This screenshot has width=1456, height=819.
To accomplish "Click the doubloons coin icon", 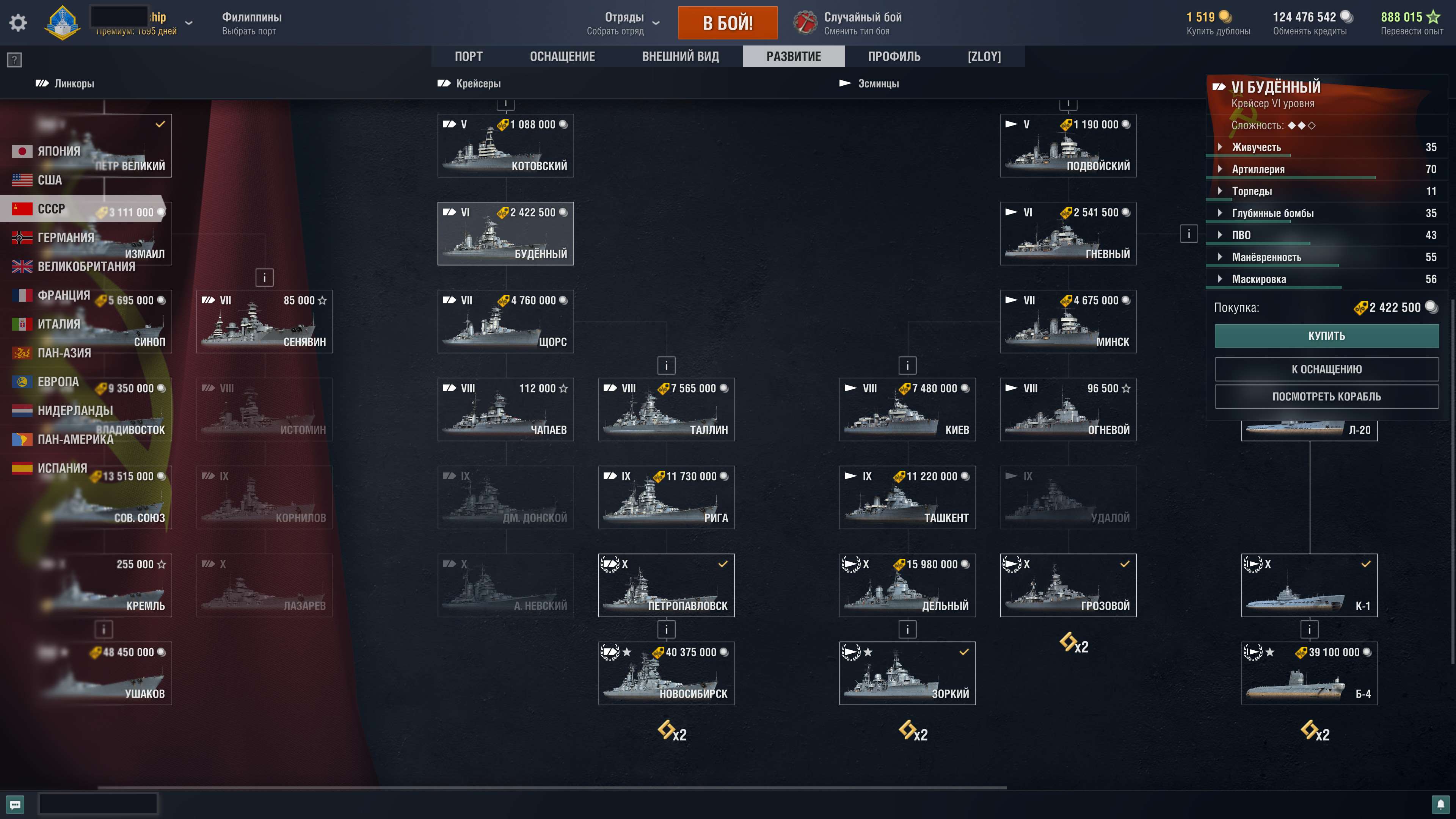I will tap(1225, 17).
